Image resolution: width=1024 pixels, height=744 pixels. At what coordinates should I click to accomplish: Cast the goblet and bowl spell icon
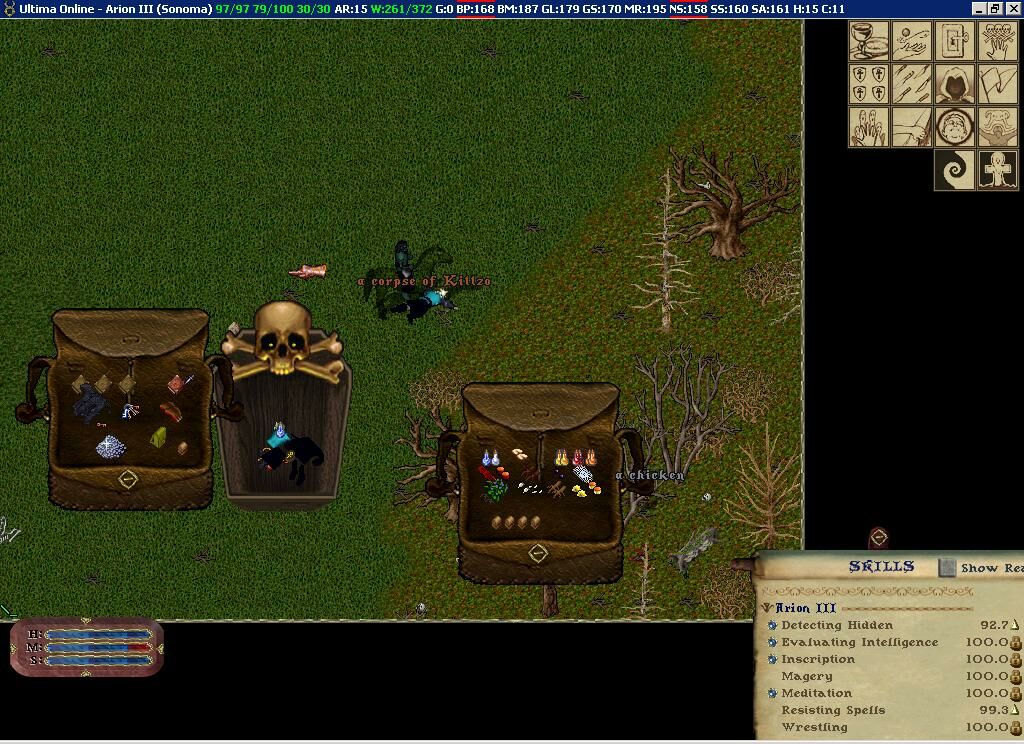pyautogui.click(x=868, y=42)
